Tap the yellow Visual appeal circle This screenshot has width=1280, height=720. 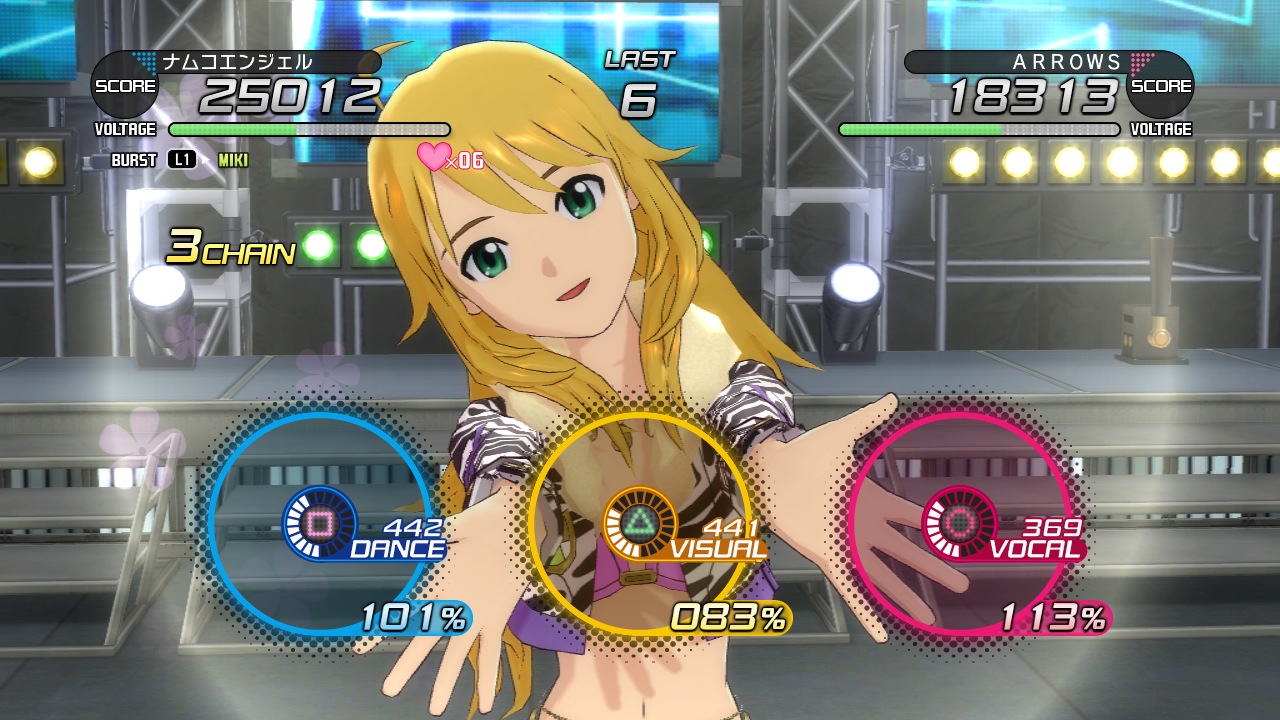tap(640, 522)
